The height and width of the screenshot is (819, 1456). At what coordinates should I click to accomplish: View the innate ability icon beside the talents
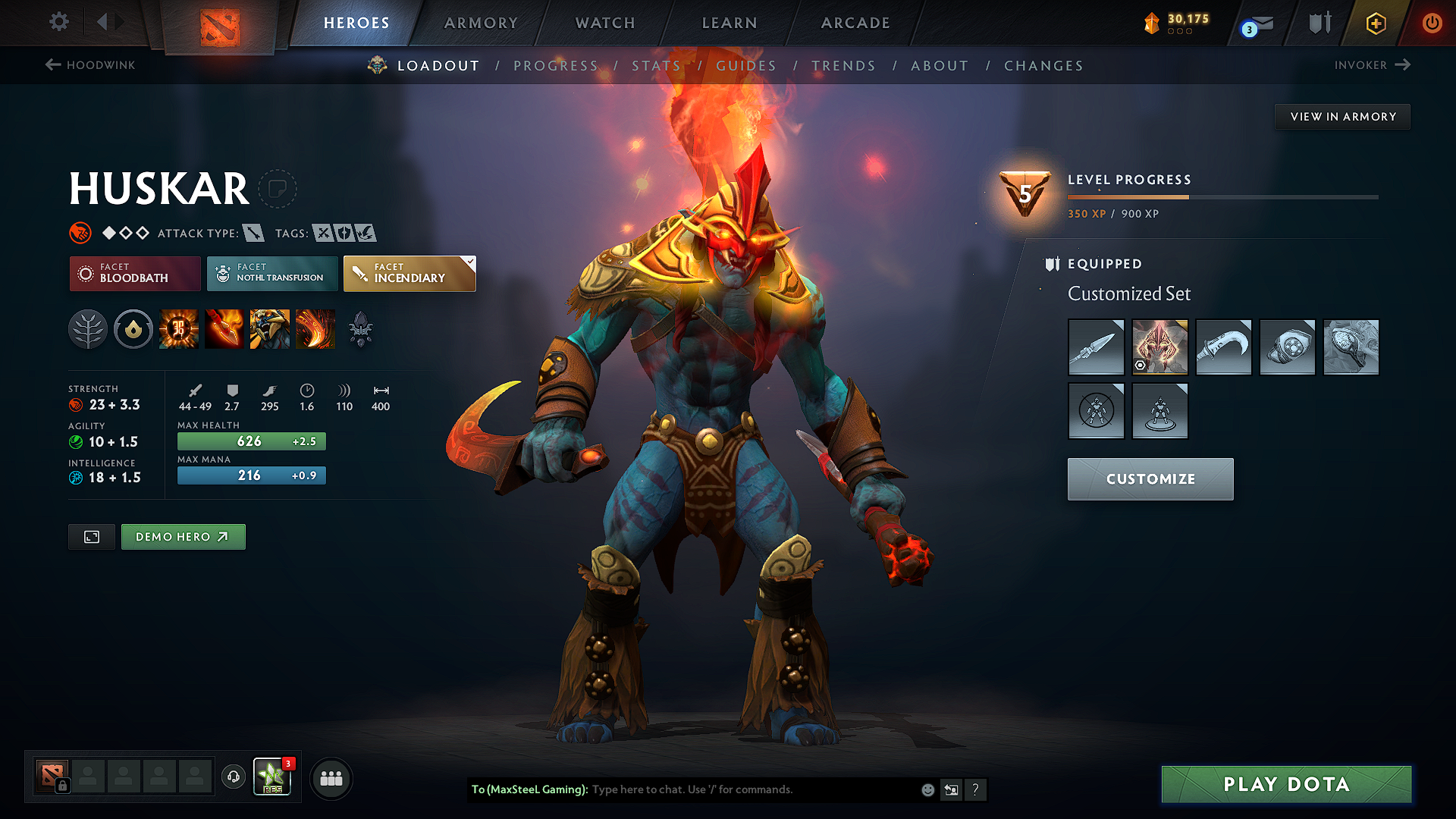click(133, 329)
